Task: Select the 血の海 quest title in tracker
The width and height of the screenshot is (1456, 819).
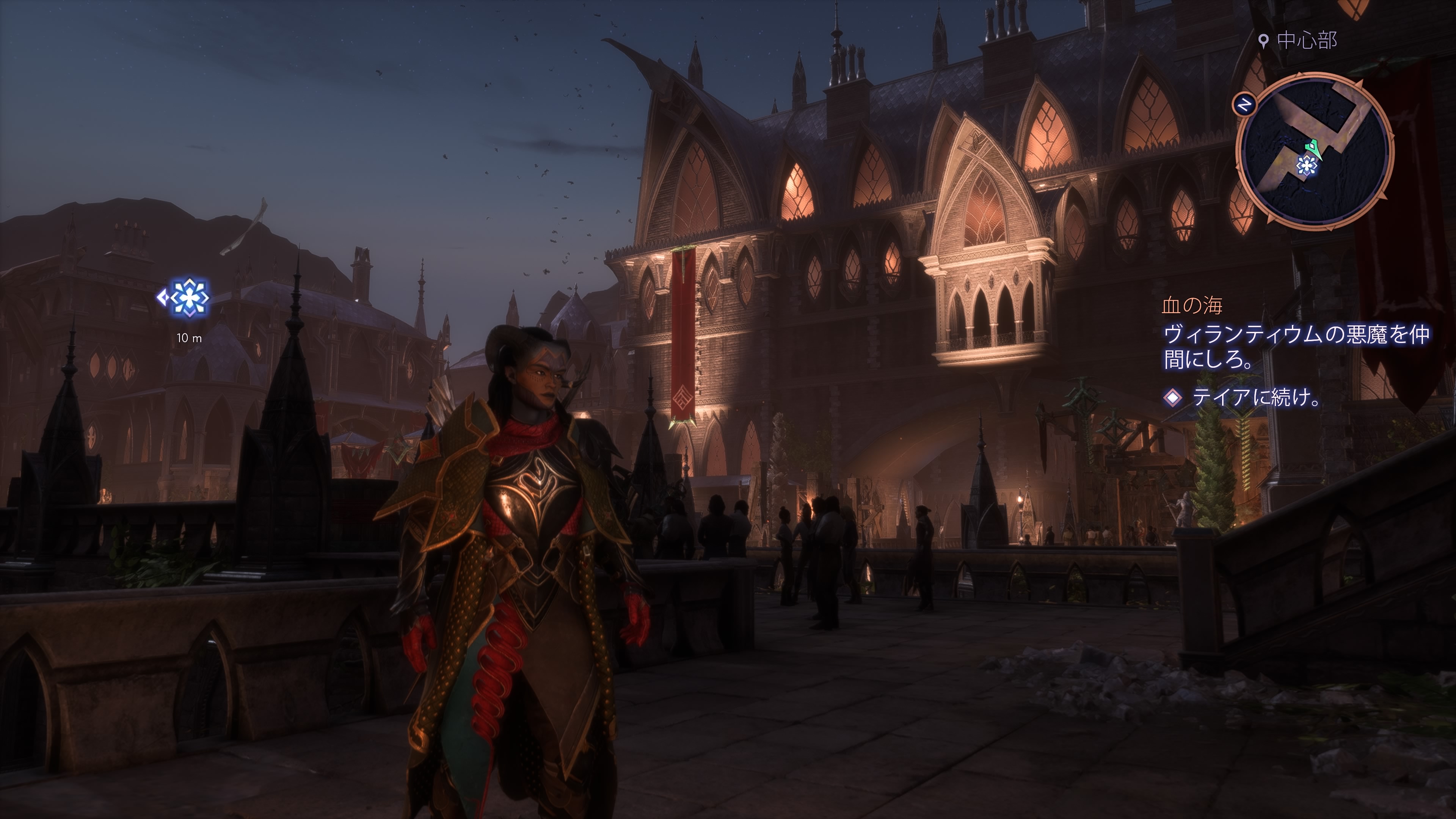Action: 1192,306
